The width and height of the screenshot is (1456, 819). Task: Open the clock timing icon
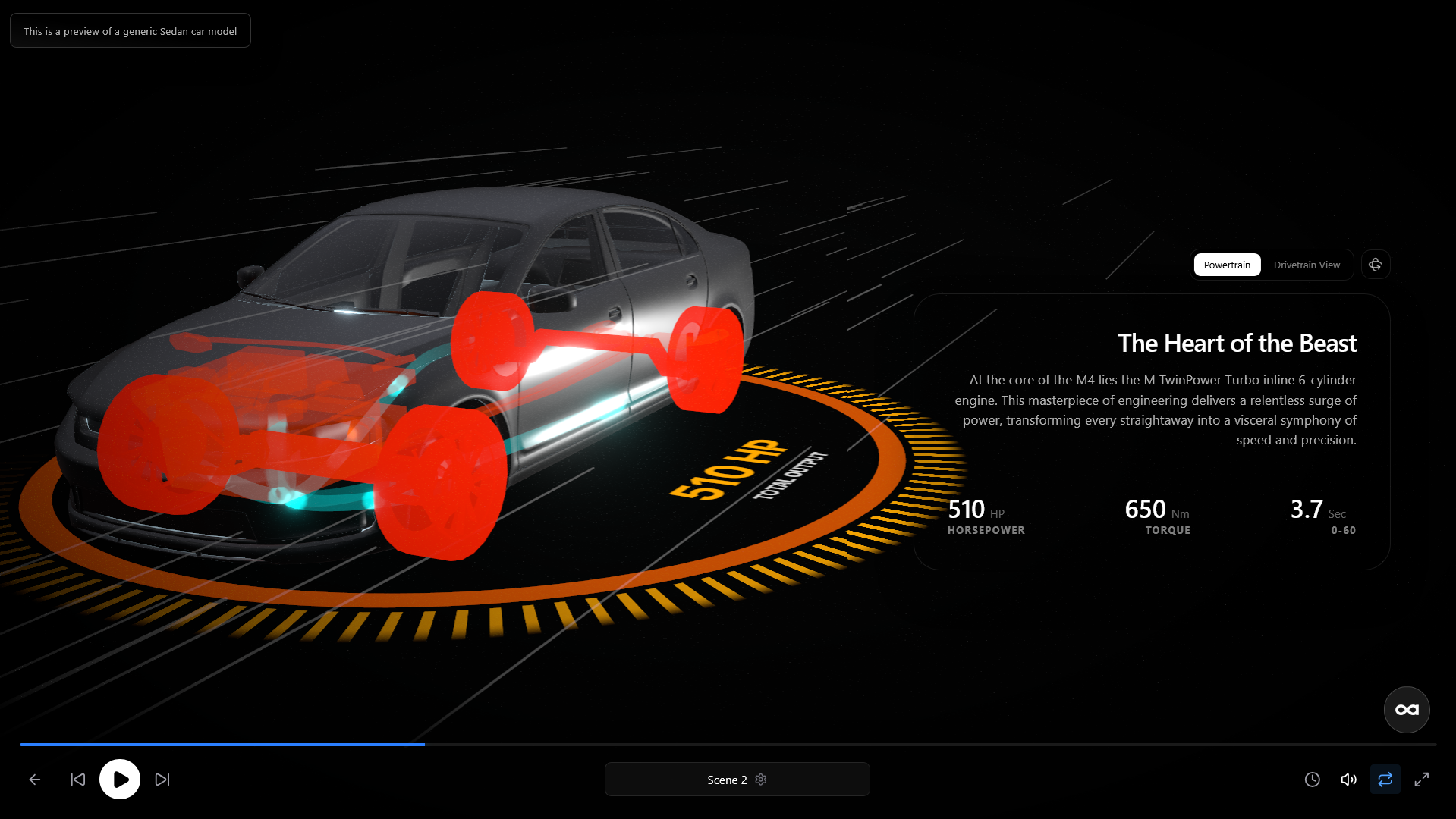point(1312,780)
